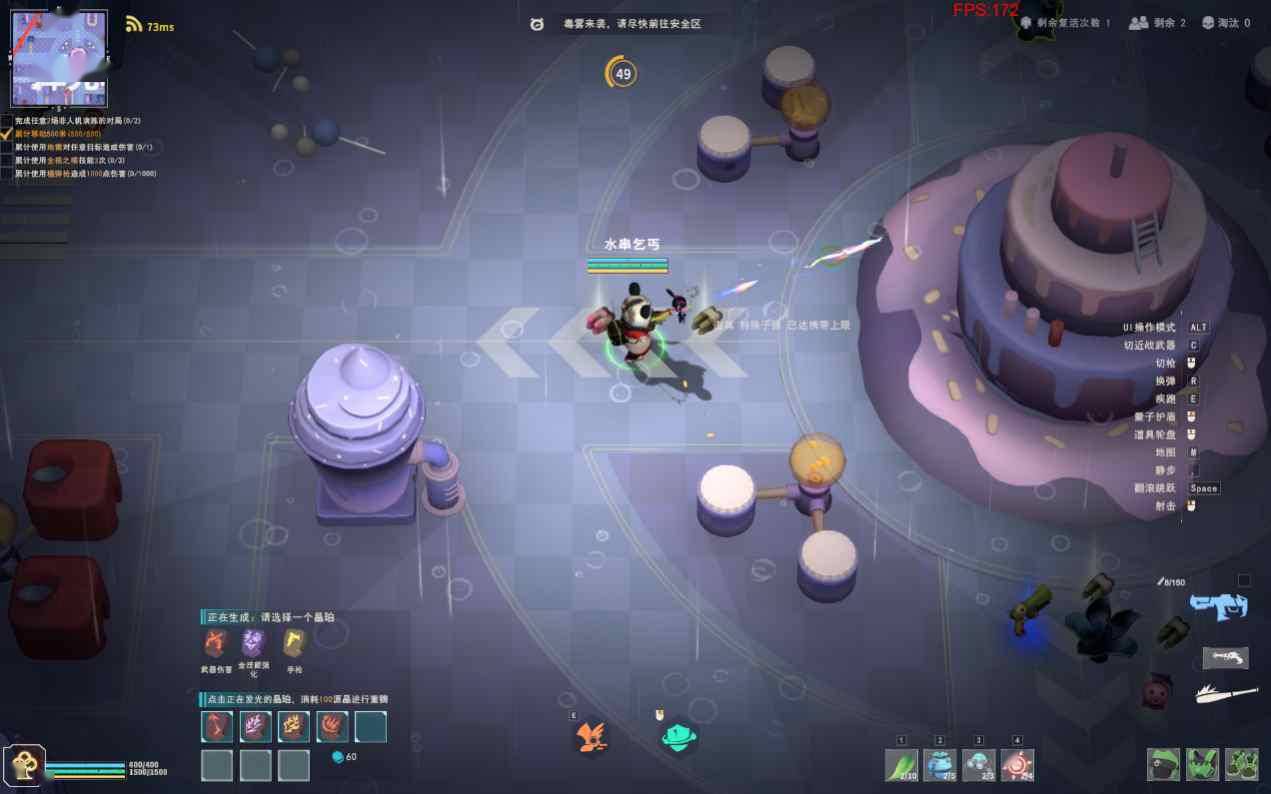The height and width of the screenshot is (794, 1271).
Task: Choose the 武器伤害 red crystal option
Action: (x=215, y=643)
